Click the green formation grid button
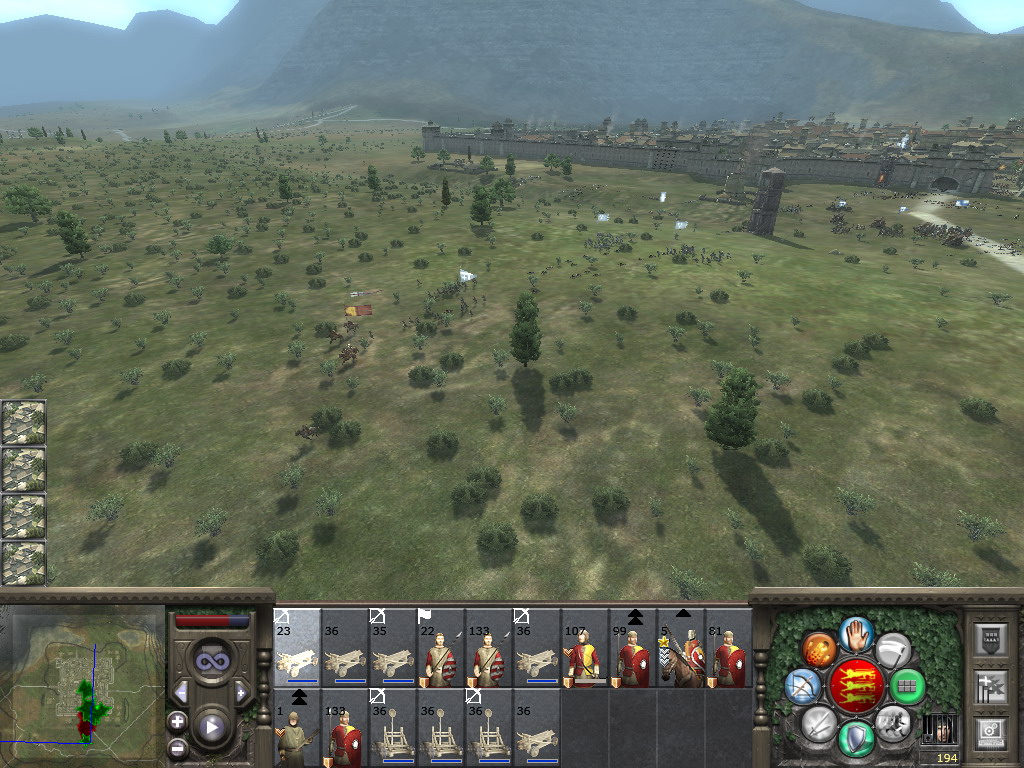Screen dimensions: 1024x768 [907, 687]
